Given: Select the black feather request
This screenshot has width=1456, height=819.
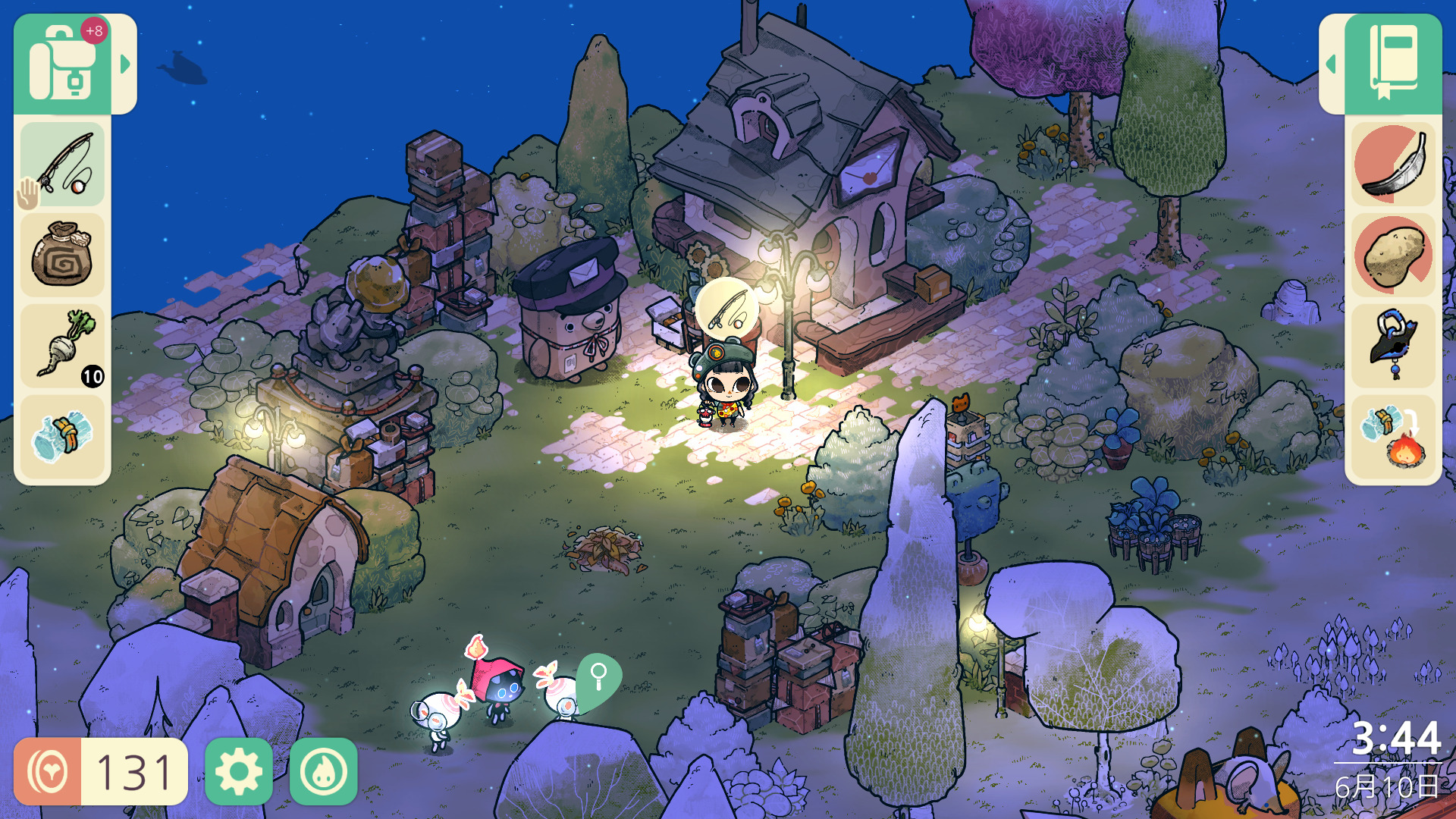Looking at the screenshot, I should [x=1394, y=165].
